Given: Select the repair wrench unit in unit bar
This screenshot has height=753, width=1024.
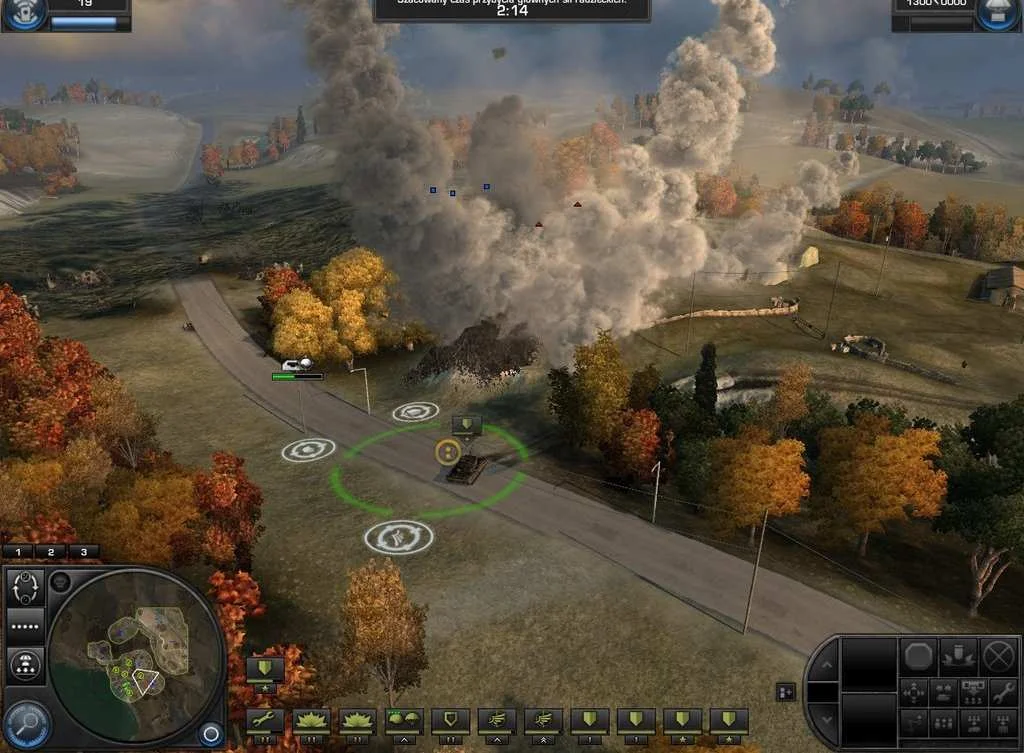Looking at the screenshot, I should point(265,721).
